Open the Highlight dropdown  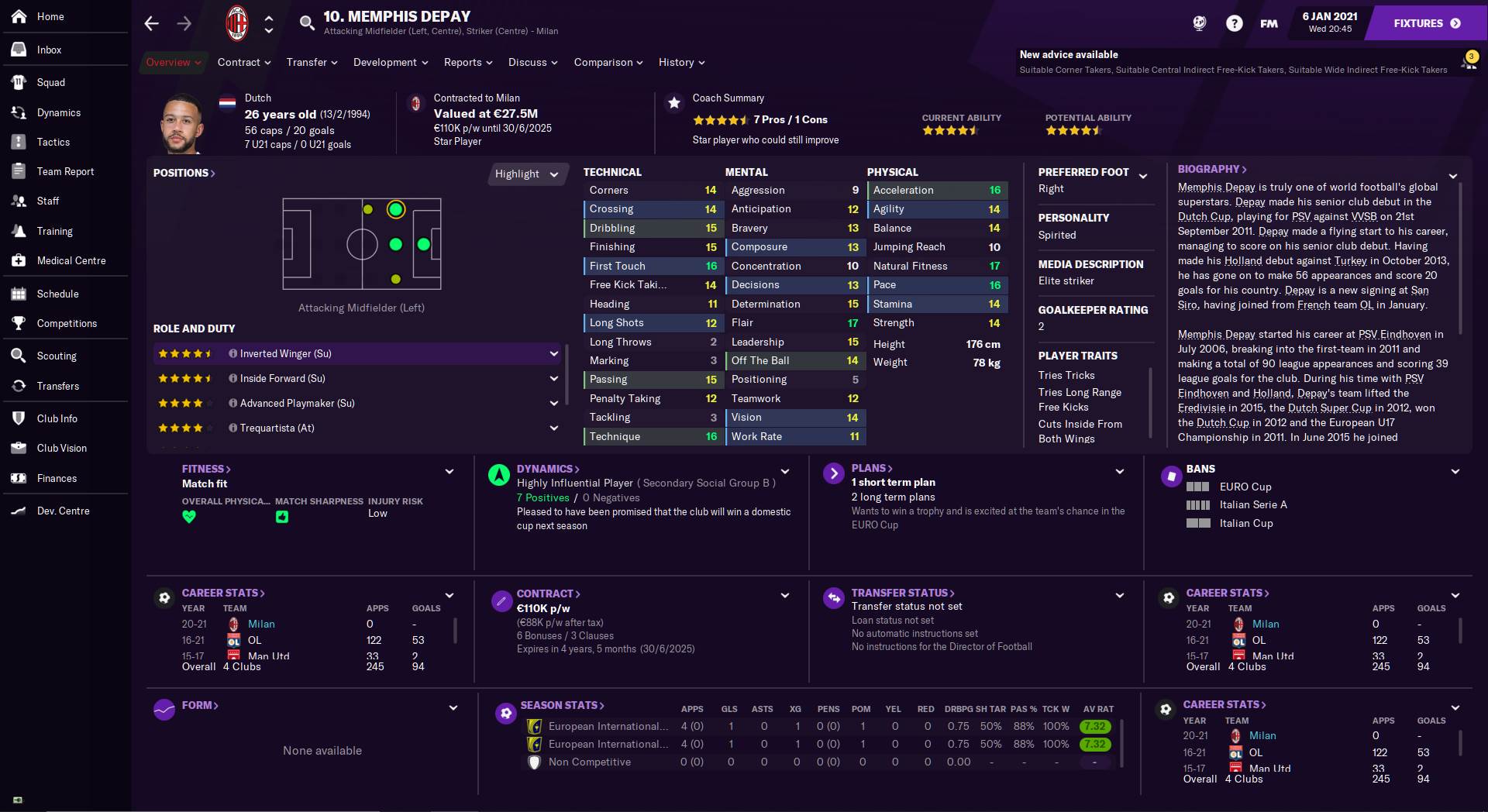click(527, 174)
